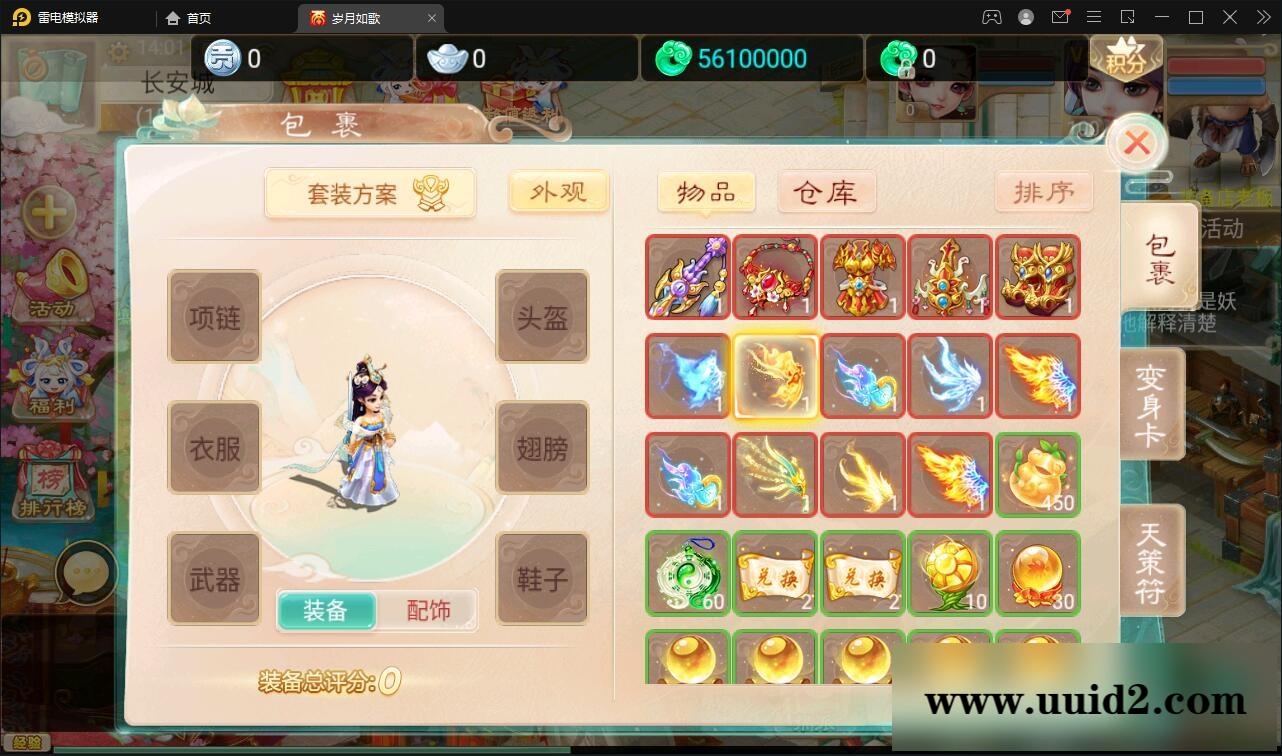Viewport: 1282px width, 756px height.
Task: Open the 变身卡 side panel tab
Action: tap(1152, 403)
